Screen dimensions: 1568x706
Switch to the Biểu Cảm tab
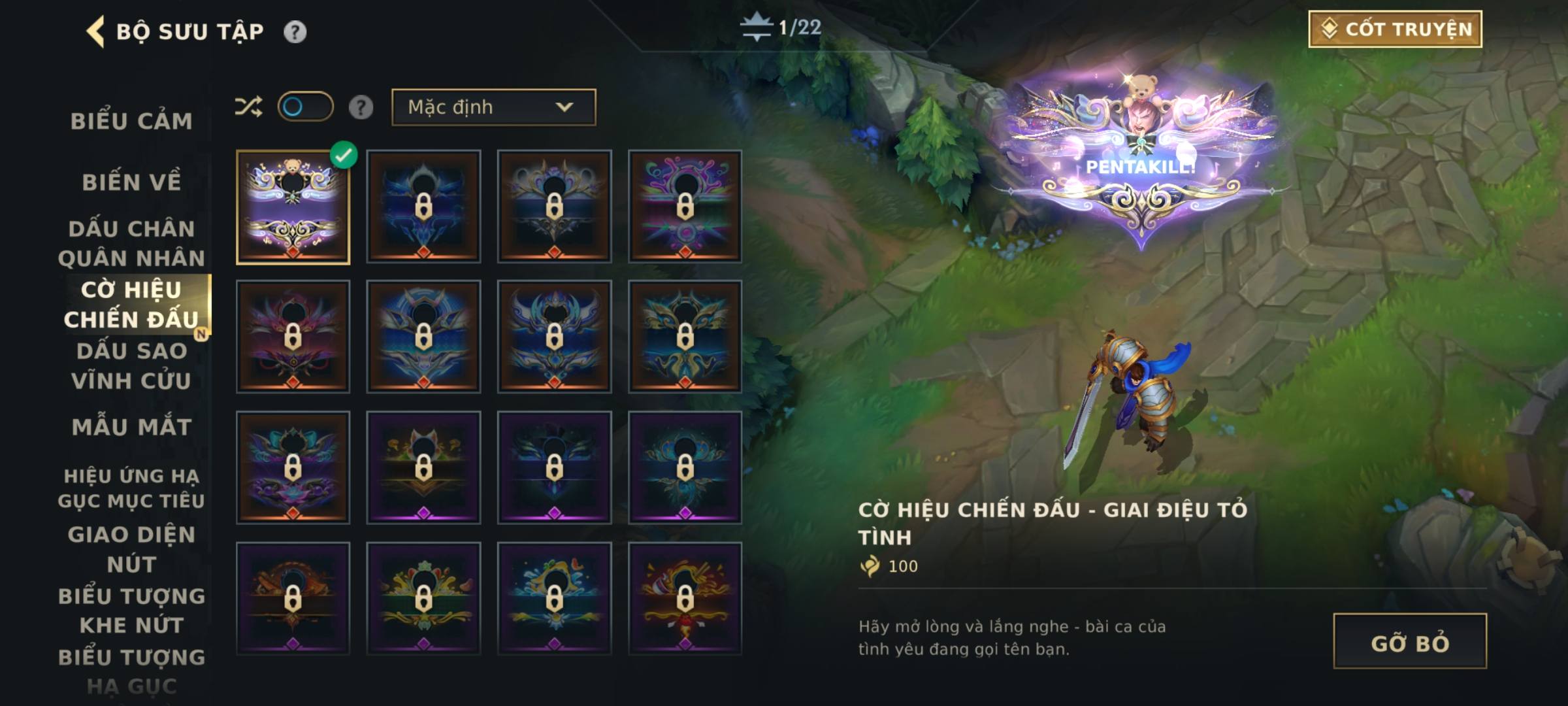tap(131, 121)
